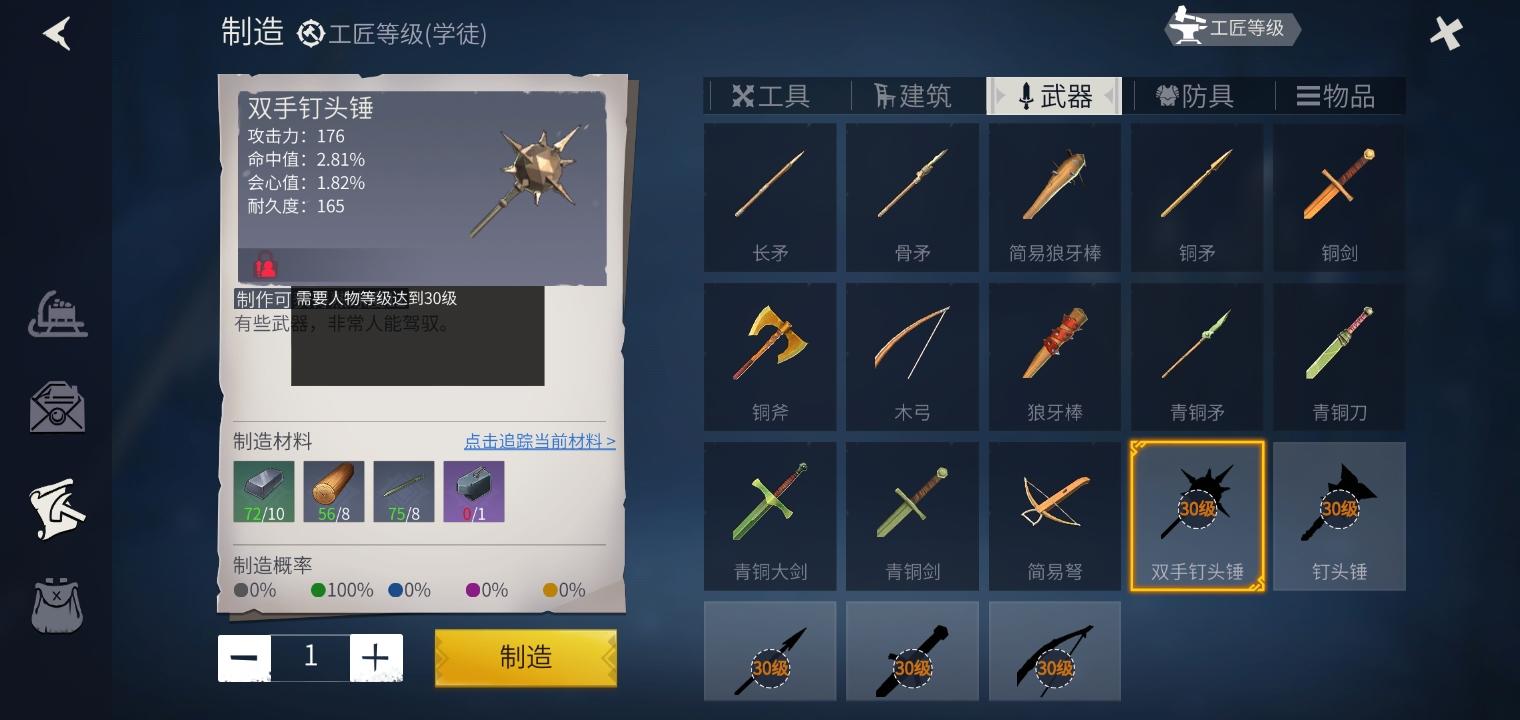The height and width of the screenshot is (720, 1520).
Task: Click the mail icon on the left sidebar
Action: point(57,408)
